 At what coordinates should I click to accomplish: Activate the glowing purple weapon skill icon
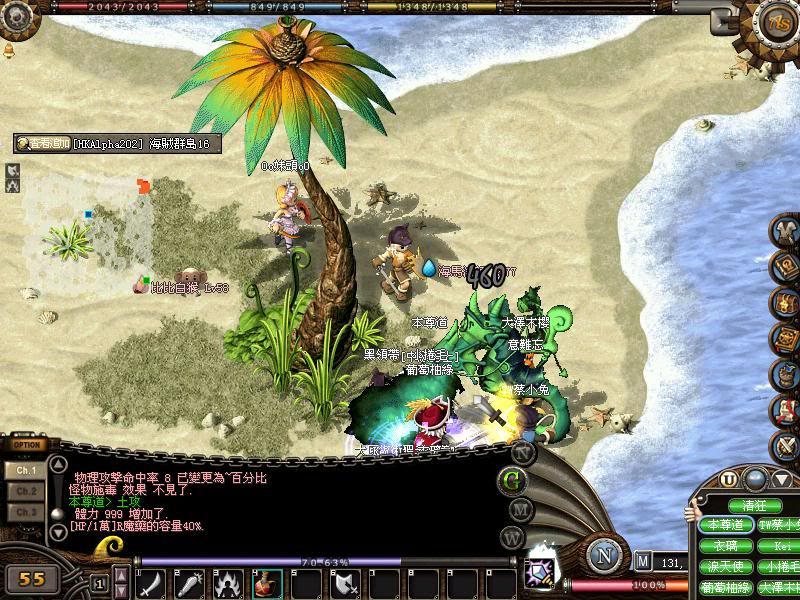point(541,573)
